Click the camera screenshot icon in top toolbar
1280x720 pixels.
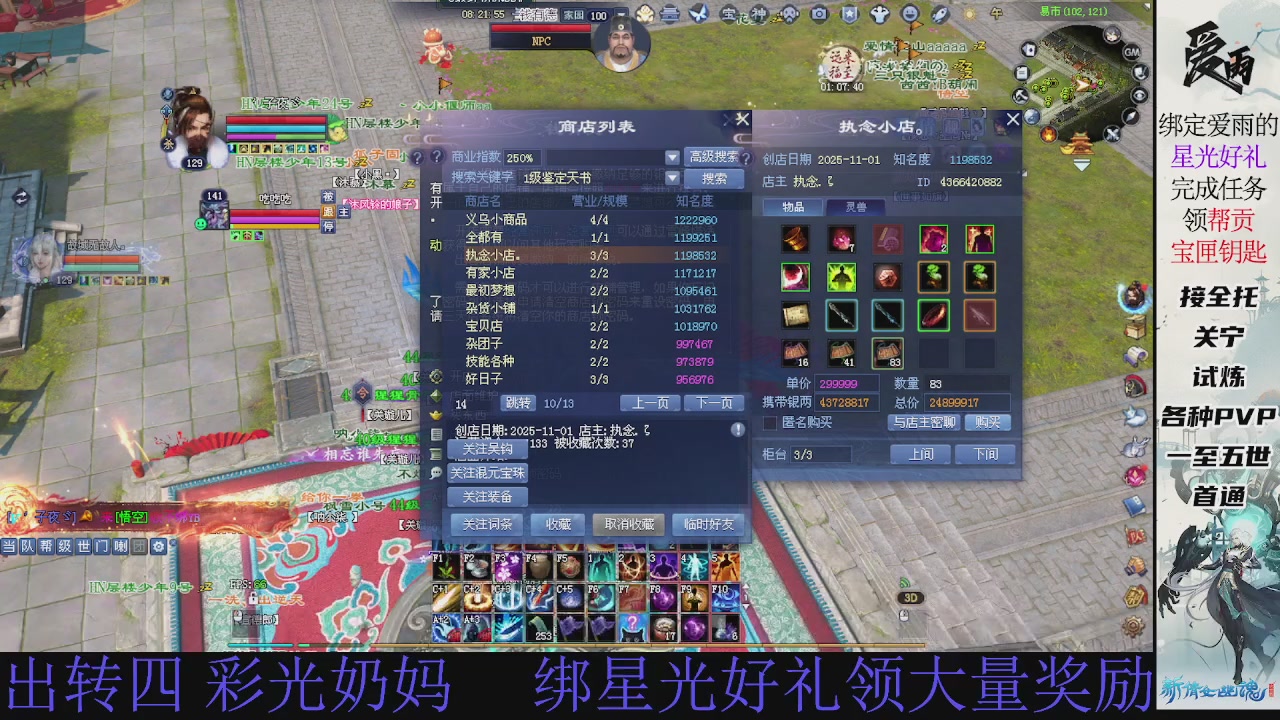[x=818, y=14]
